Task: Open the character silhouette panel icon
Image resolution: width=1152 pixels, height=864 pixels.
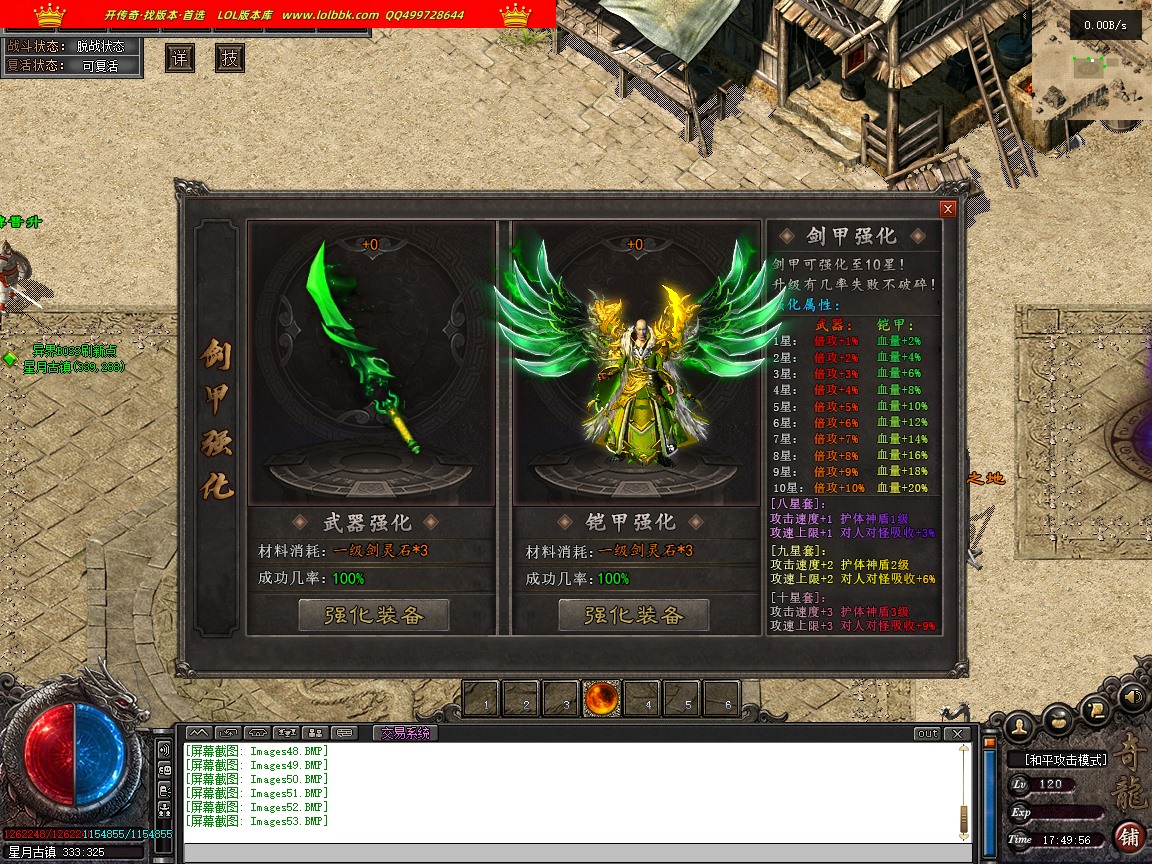Action: pyautogui.click(x=1019, y=724)
